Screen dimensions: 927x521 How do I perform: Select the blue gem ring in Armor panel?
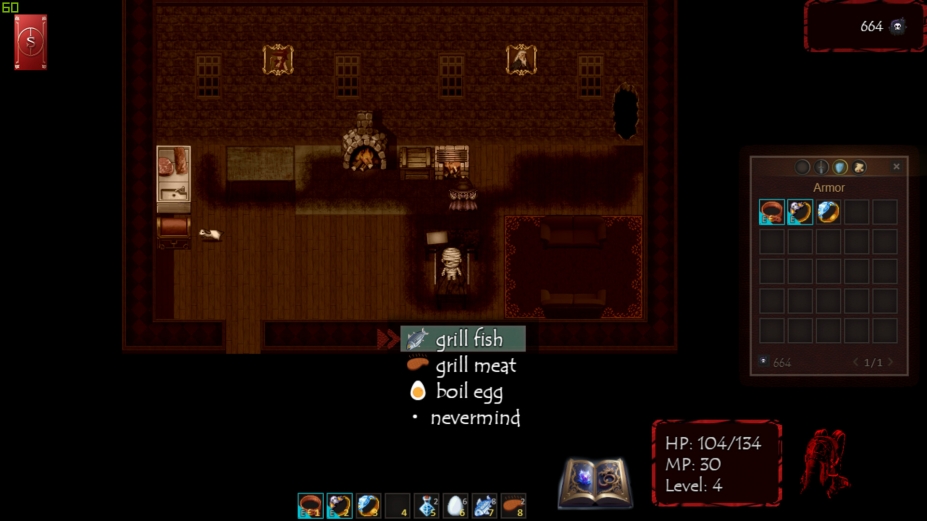tap(828, 212)
